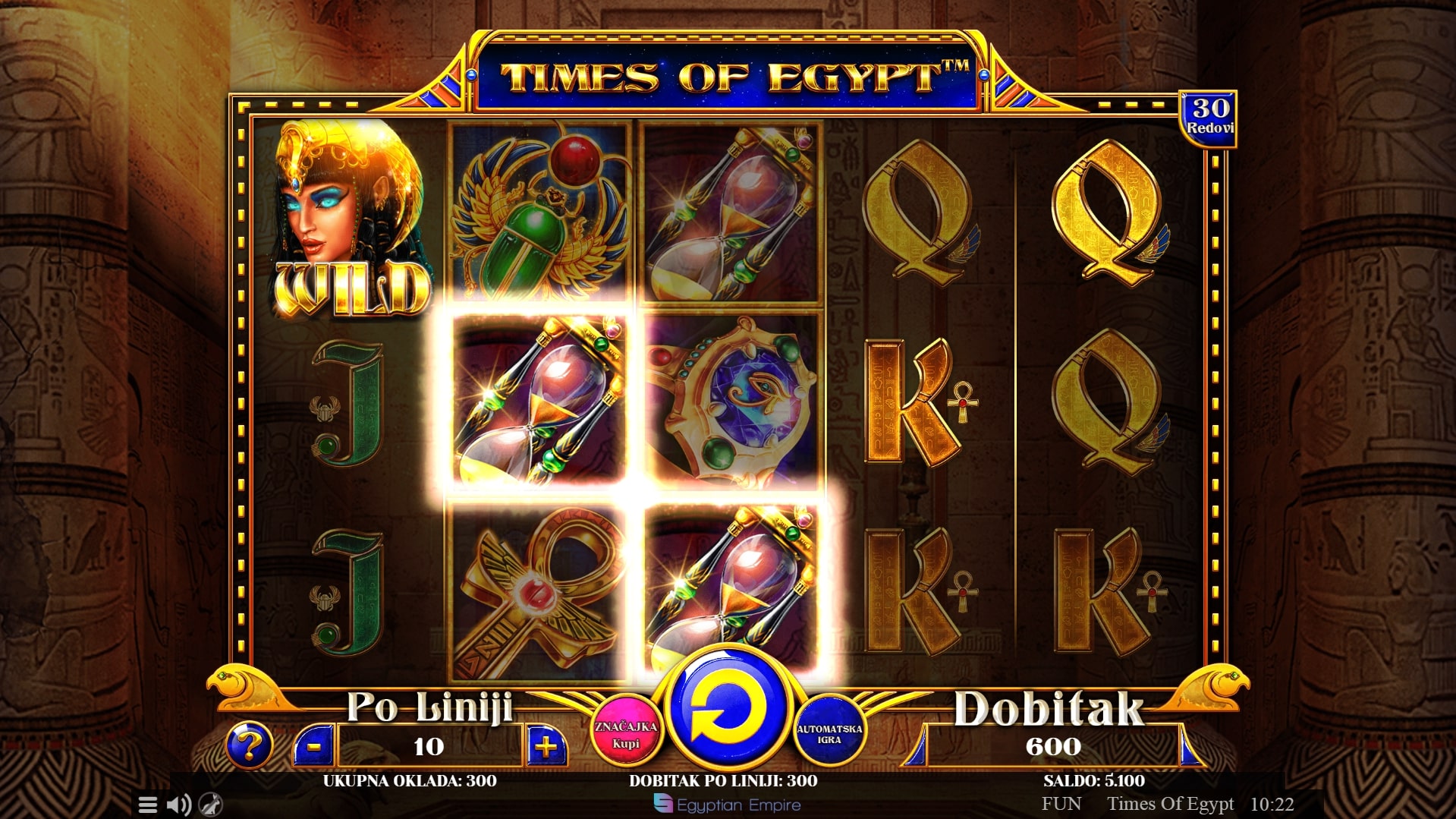Toggle the rabbit quick spin icon
This screenshot has height=819, width=1456.
click(x=210, y=805)
